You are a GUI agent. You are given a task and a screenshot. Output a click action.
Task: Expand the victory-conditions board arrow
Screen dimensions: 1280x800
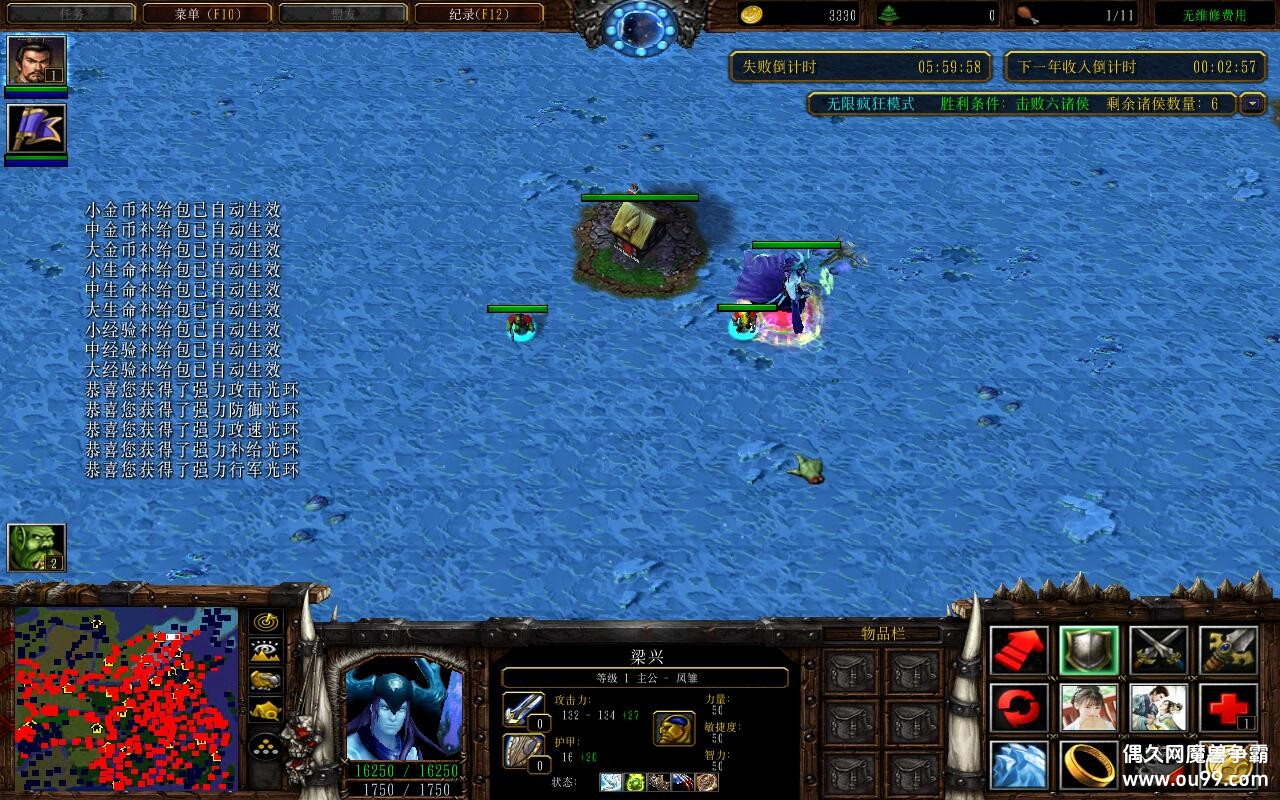click(1252, 103)
